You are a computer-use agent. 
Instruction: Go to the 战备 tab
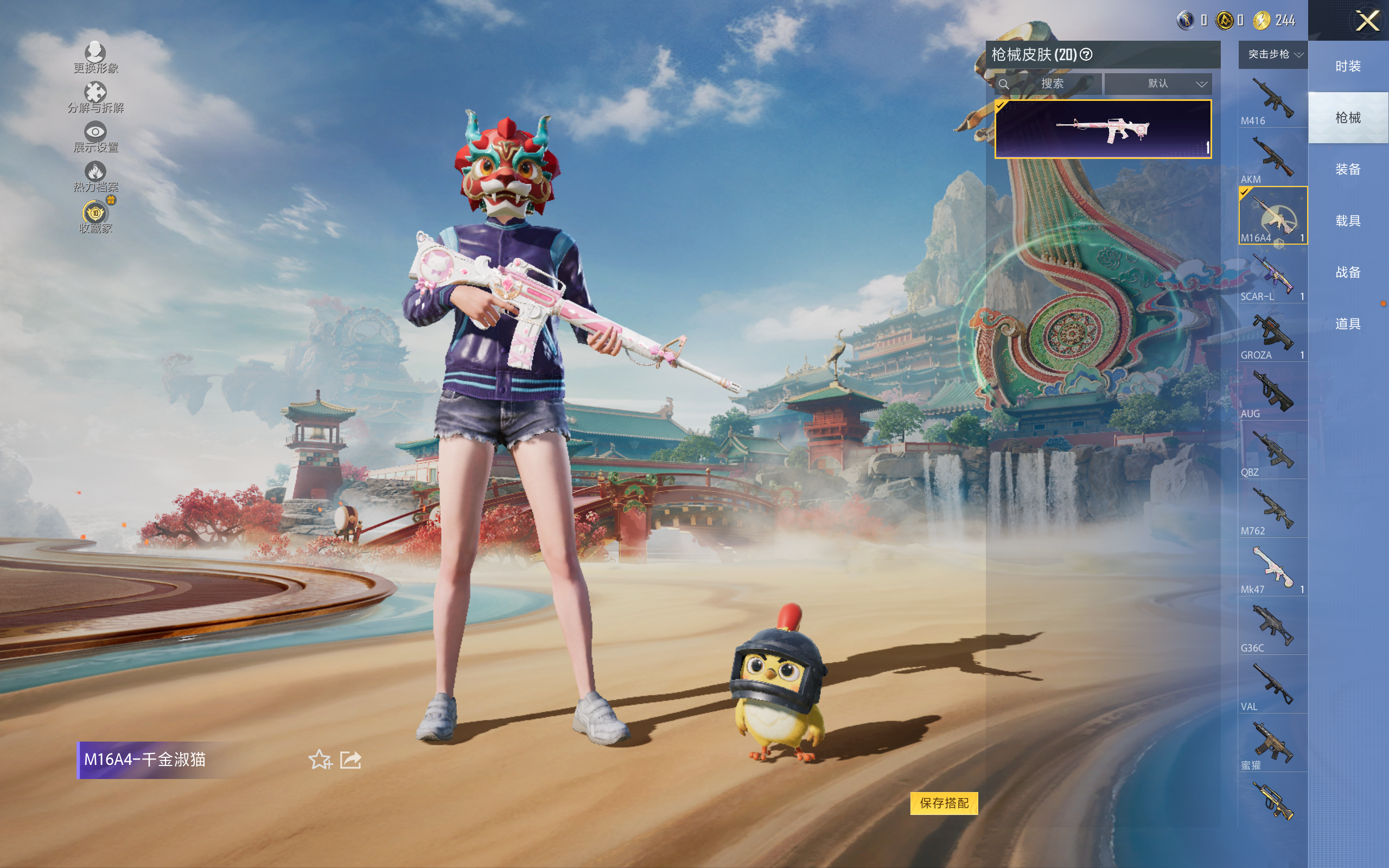tap(1347, 272)
